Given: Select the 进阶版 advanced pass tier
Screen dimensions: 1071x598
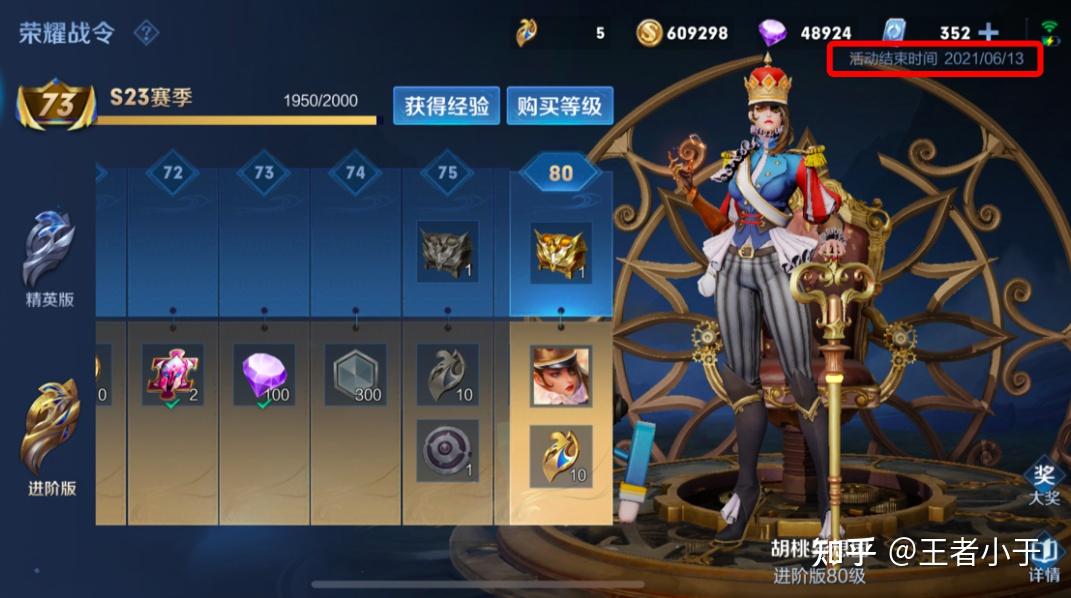Looking at the screenshot, I should (51, 440).
